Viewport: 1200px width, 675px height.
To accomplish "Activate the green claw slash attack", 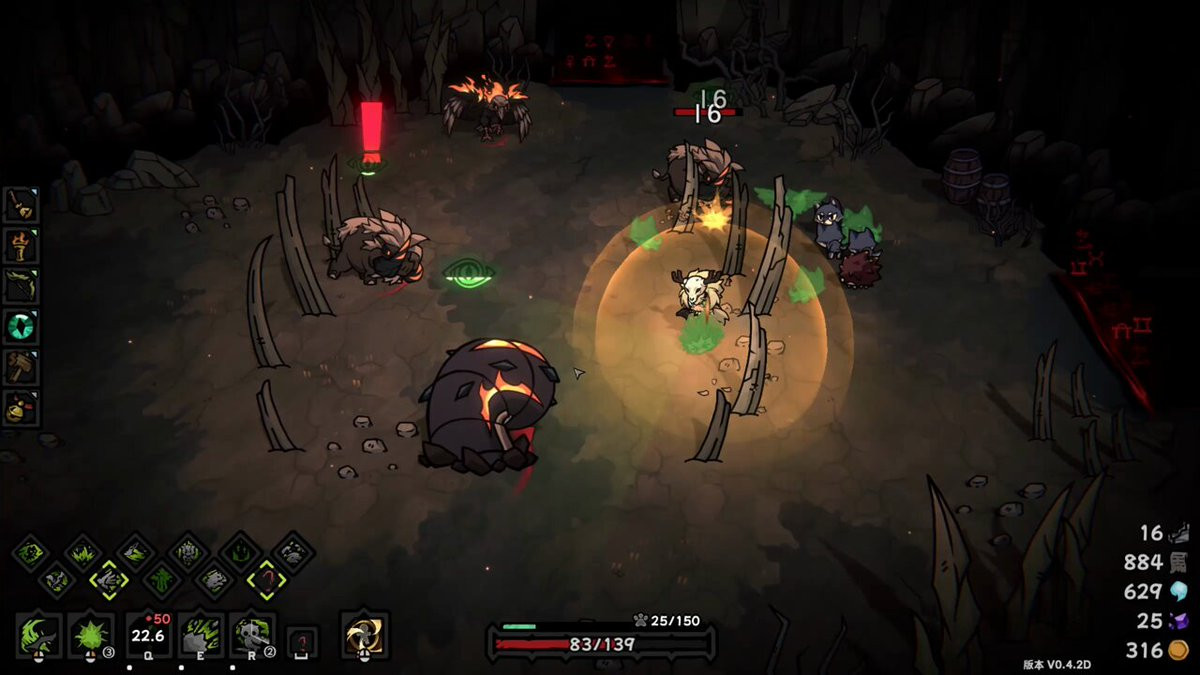I will coord(39,634).
